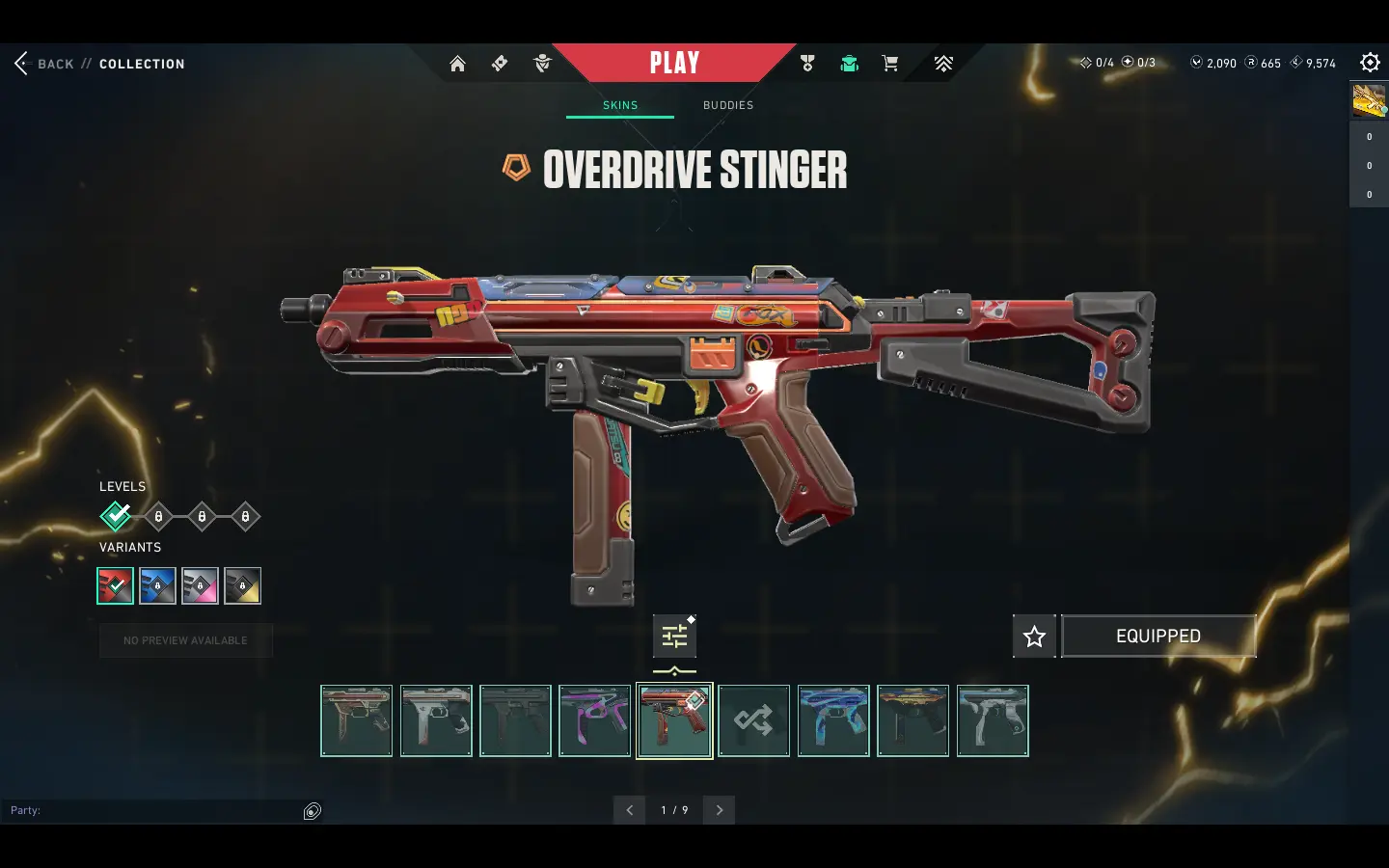Select the random shuffle skin tile
This screenshot has height=868, width=1389.
[753, 720]
